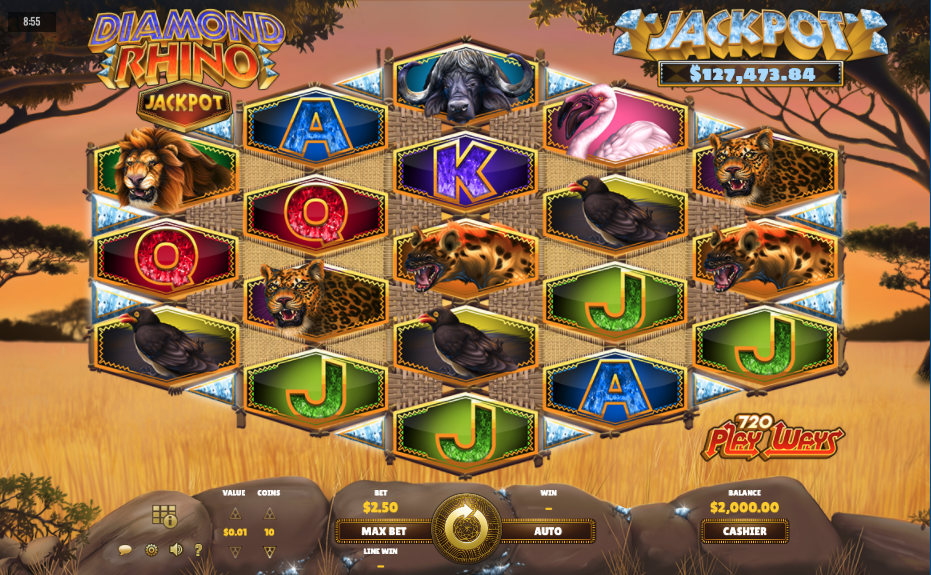The width and height of the screenshot is (931, 575).
Task: Decrease Coins count with down arrow
Action: coord(269,552)
